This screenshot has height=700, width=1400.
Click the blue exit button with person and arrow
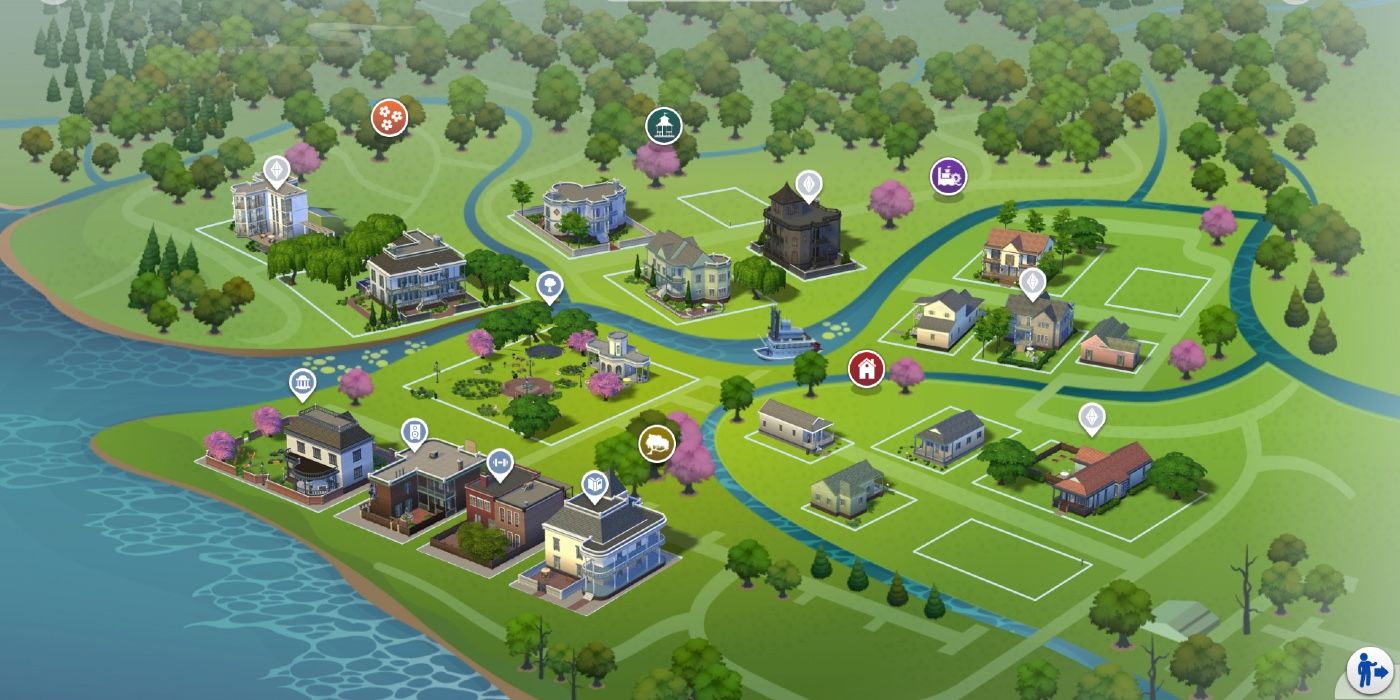(x=1366, y=668)
